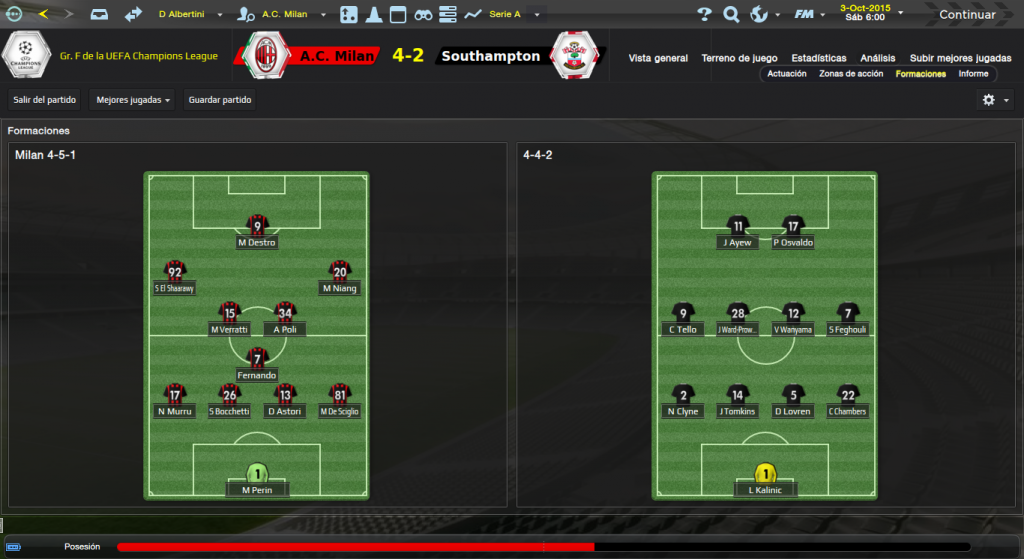Open the Terreno de juego tab
1024x559 pixels.
[x=739, y=58]
